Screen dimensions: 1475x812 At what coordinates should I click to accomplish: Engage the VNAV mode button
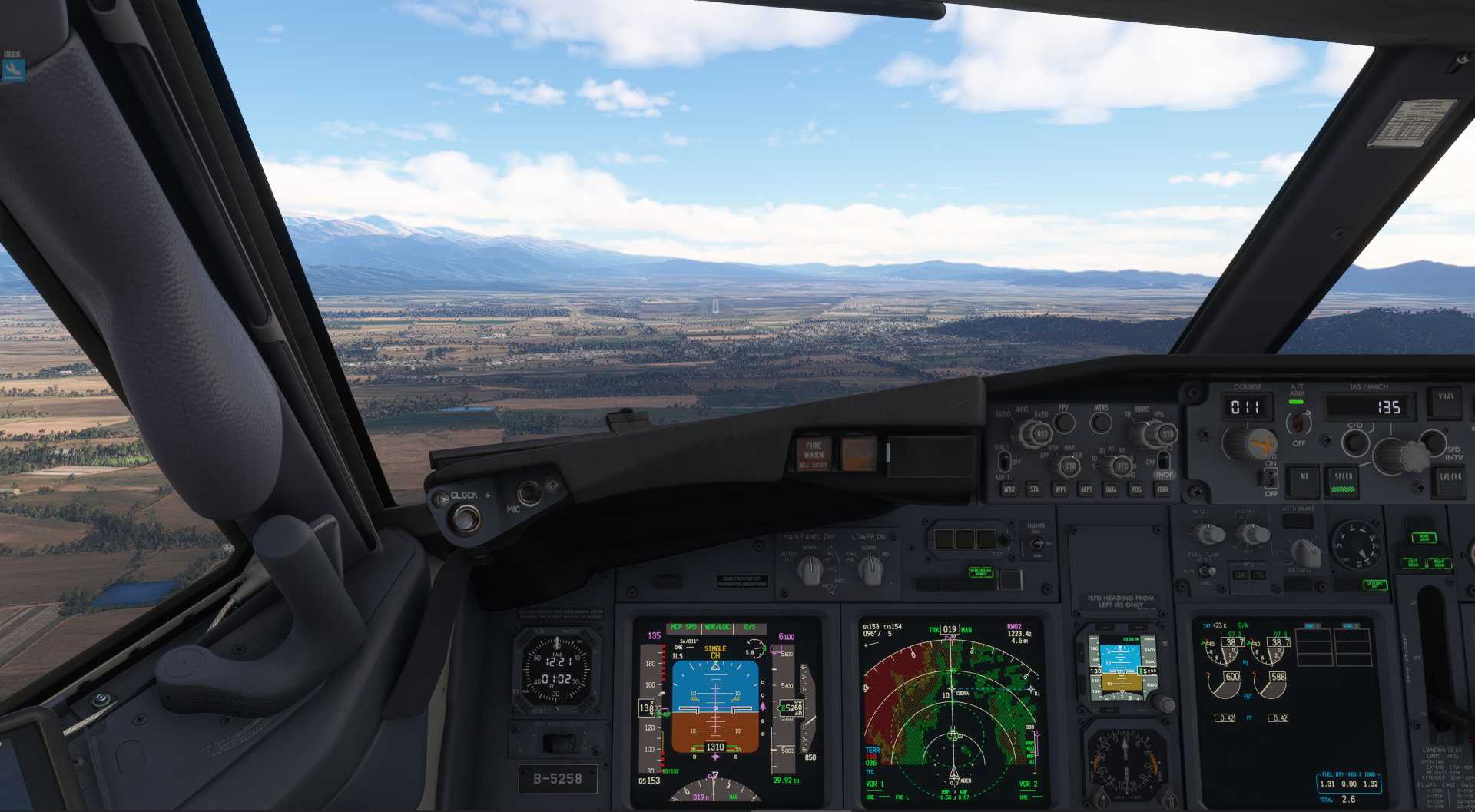tap(1446, 401)
